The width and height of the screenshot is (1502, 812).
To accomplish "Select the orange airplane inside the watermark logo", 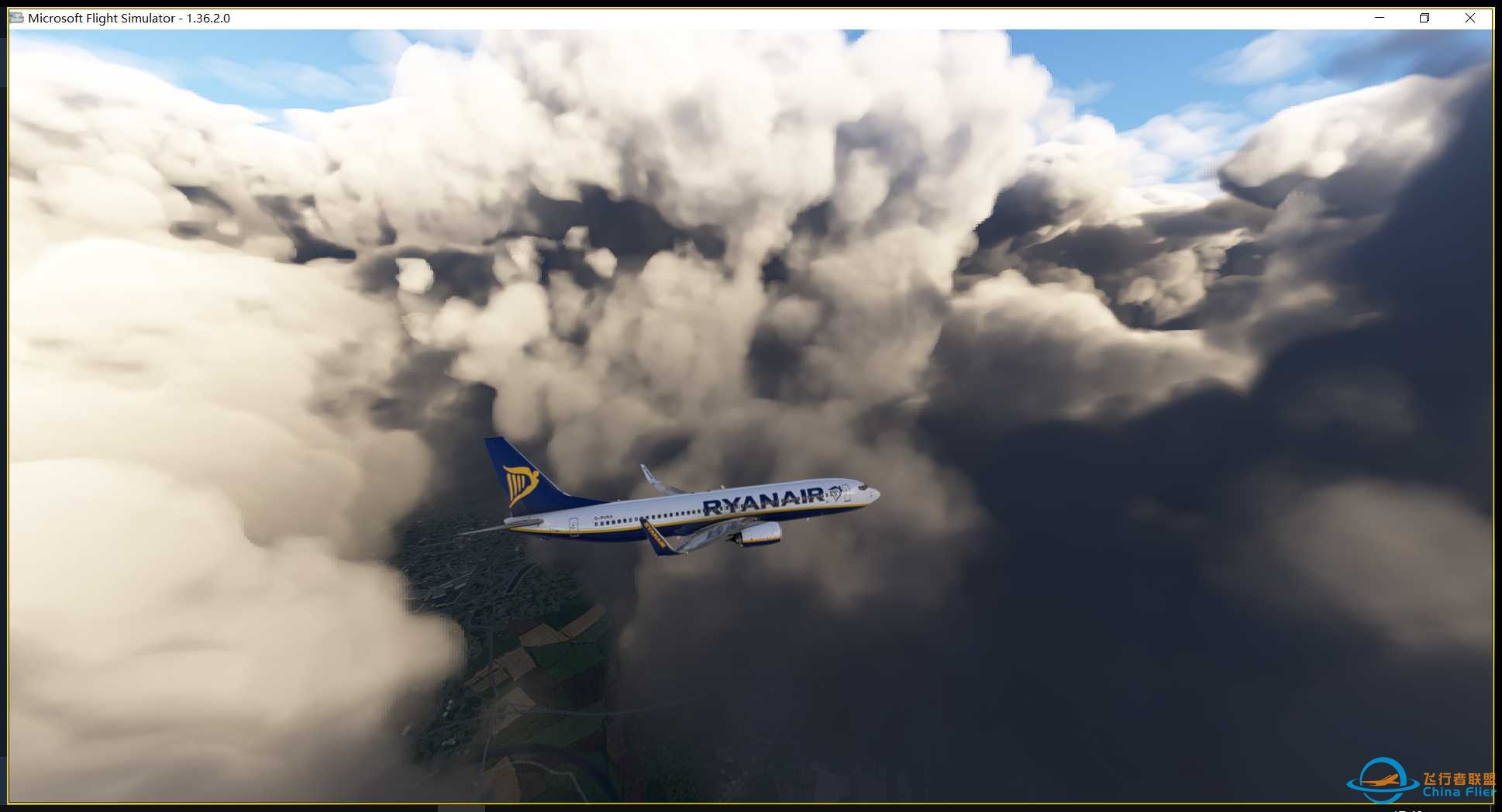I will point(1378,780).
